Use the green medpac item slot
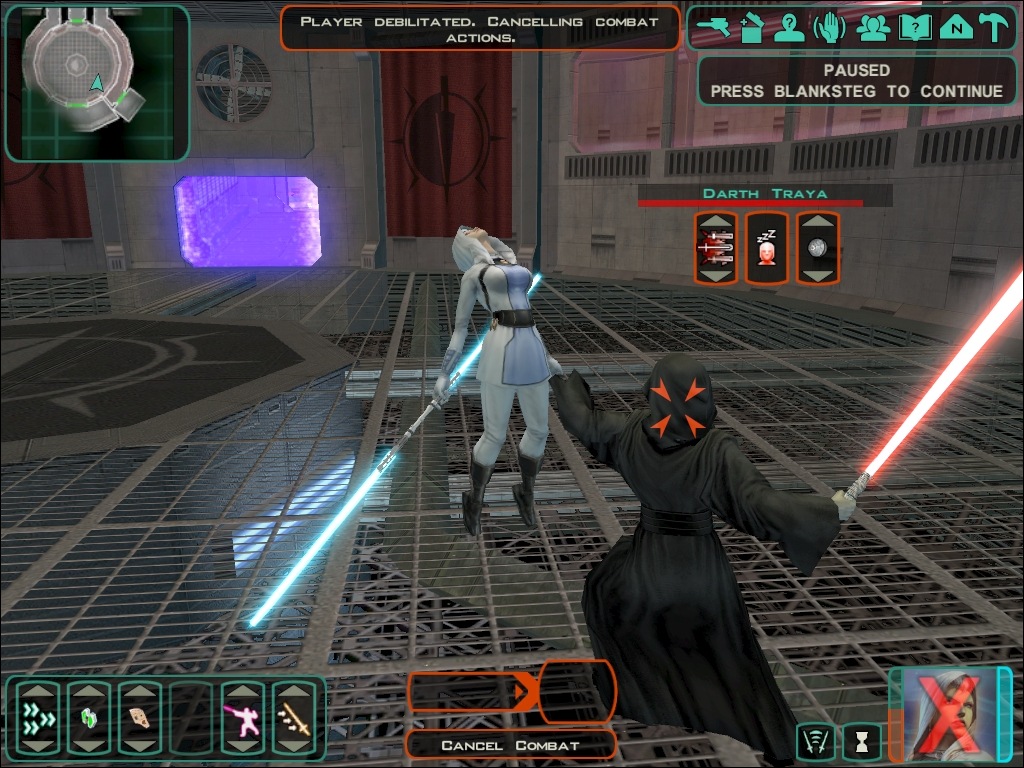1024x768 pixels. pos(89,718)
